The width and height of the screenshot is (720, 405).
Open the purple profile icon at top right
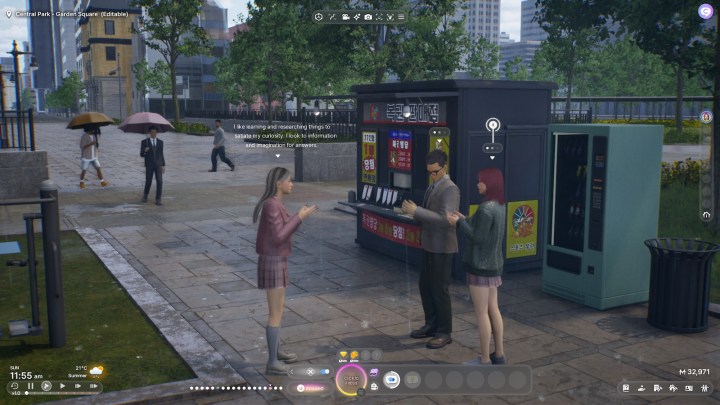[706, 11]
